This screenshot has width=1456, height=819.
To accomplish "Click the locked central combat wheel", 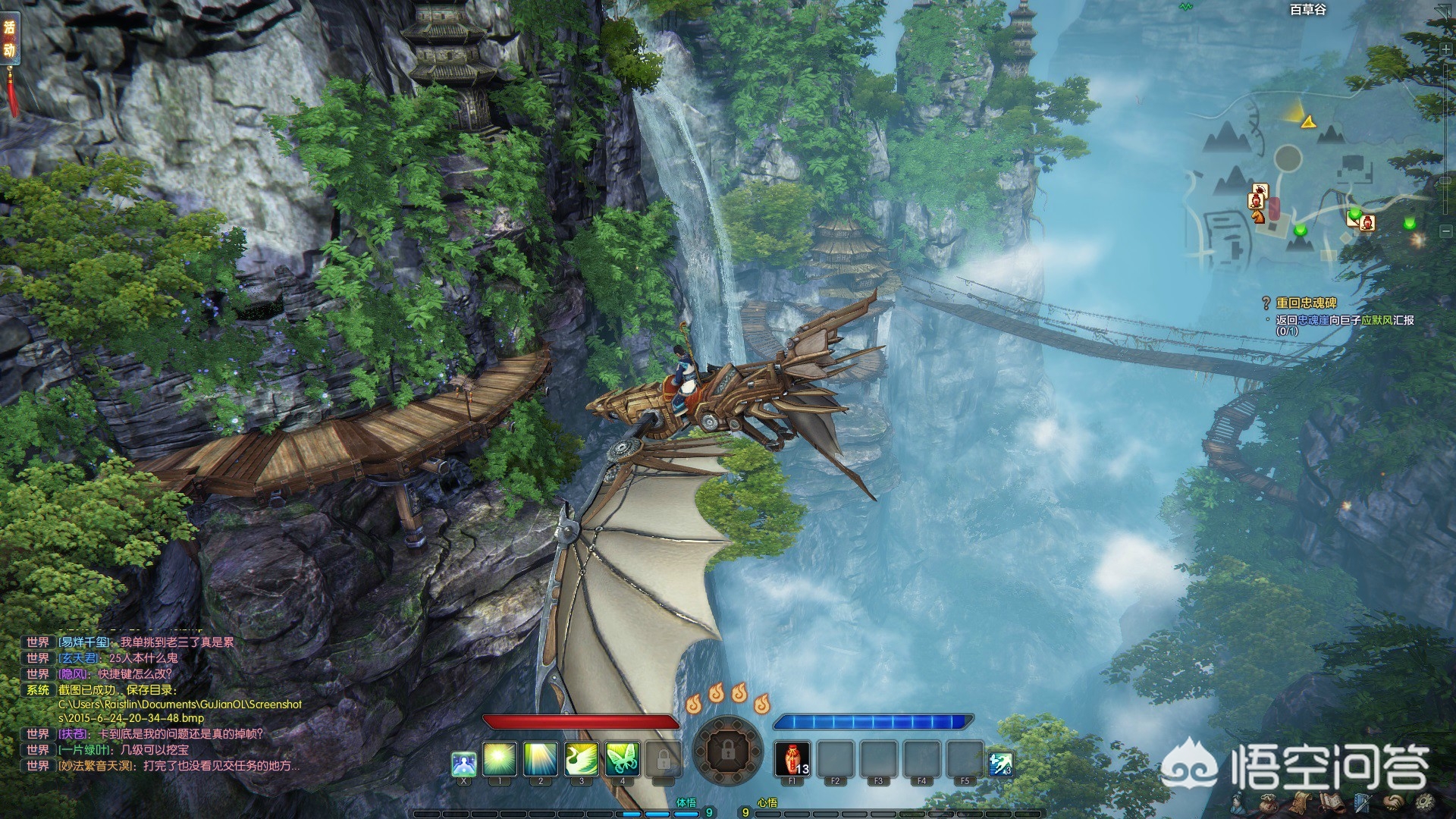I will pyautogui.click(x=727, y=752).
